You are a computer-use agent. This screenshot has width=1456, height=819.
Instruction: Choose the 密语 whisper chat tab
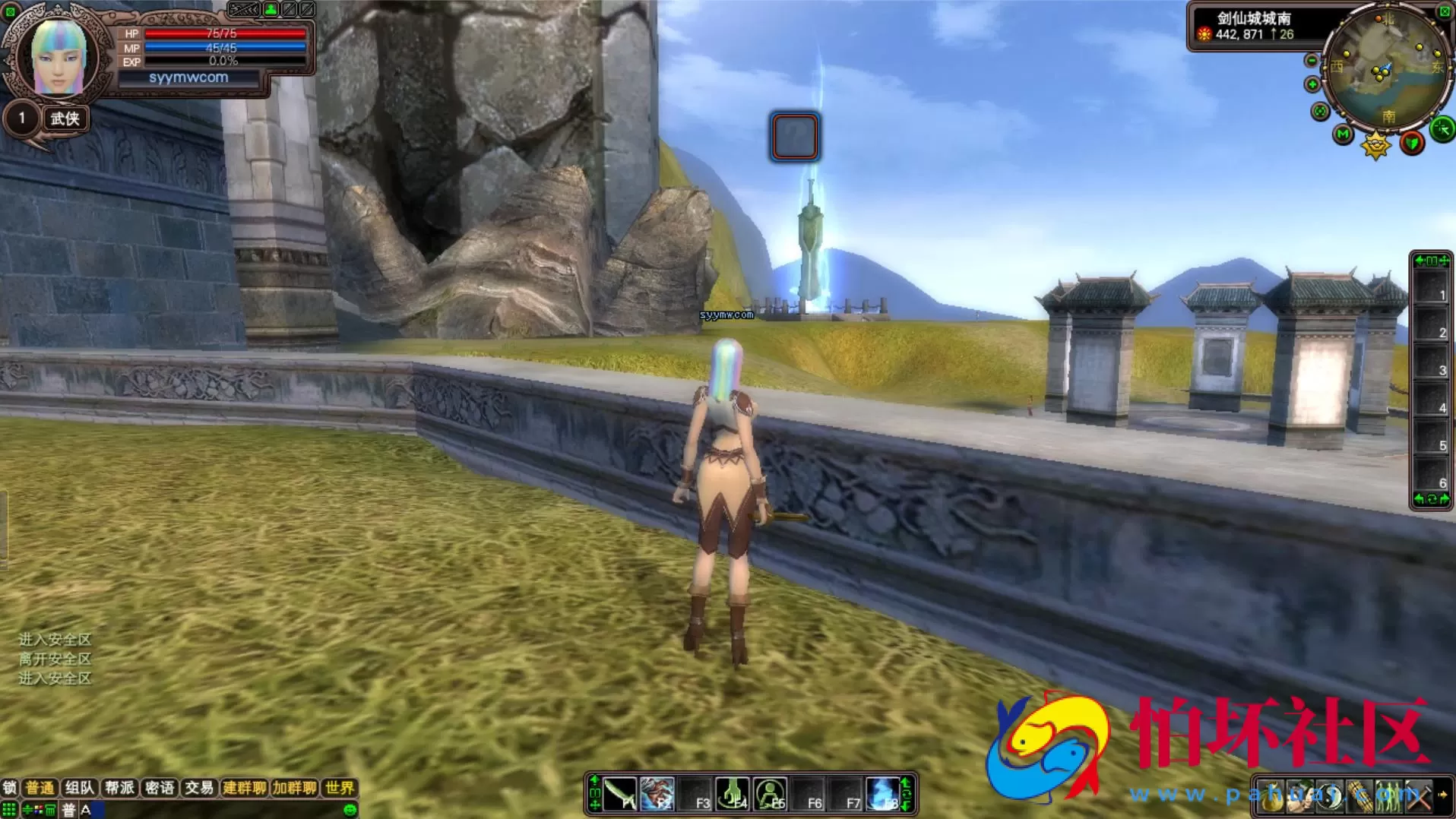(159, 788)
